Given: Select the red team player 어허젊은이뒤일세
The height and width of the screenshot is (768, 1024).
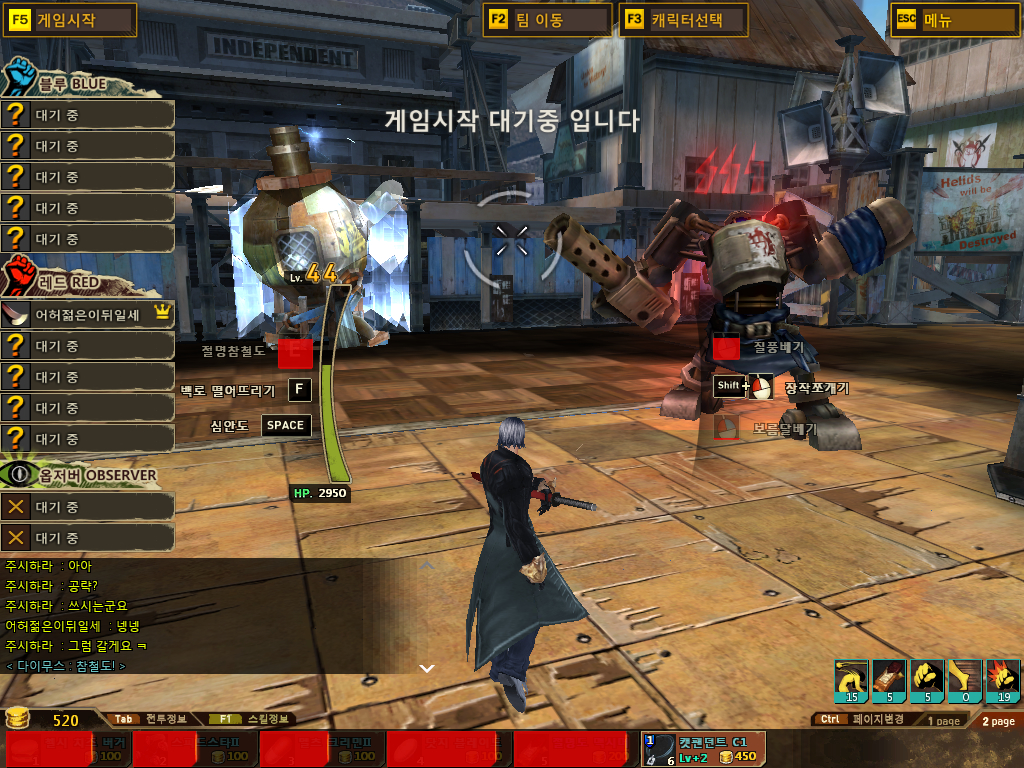Looking at the screenshot, I should coord(88,314).
